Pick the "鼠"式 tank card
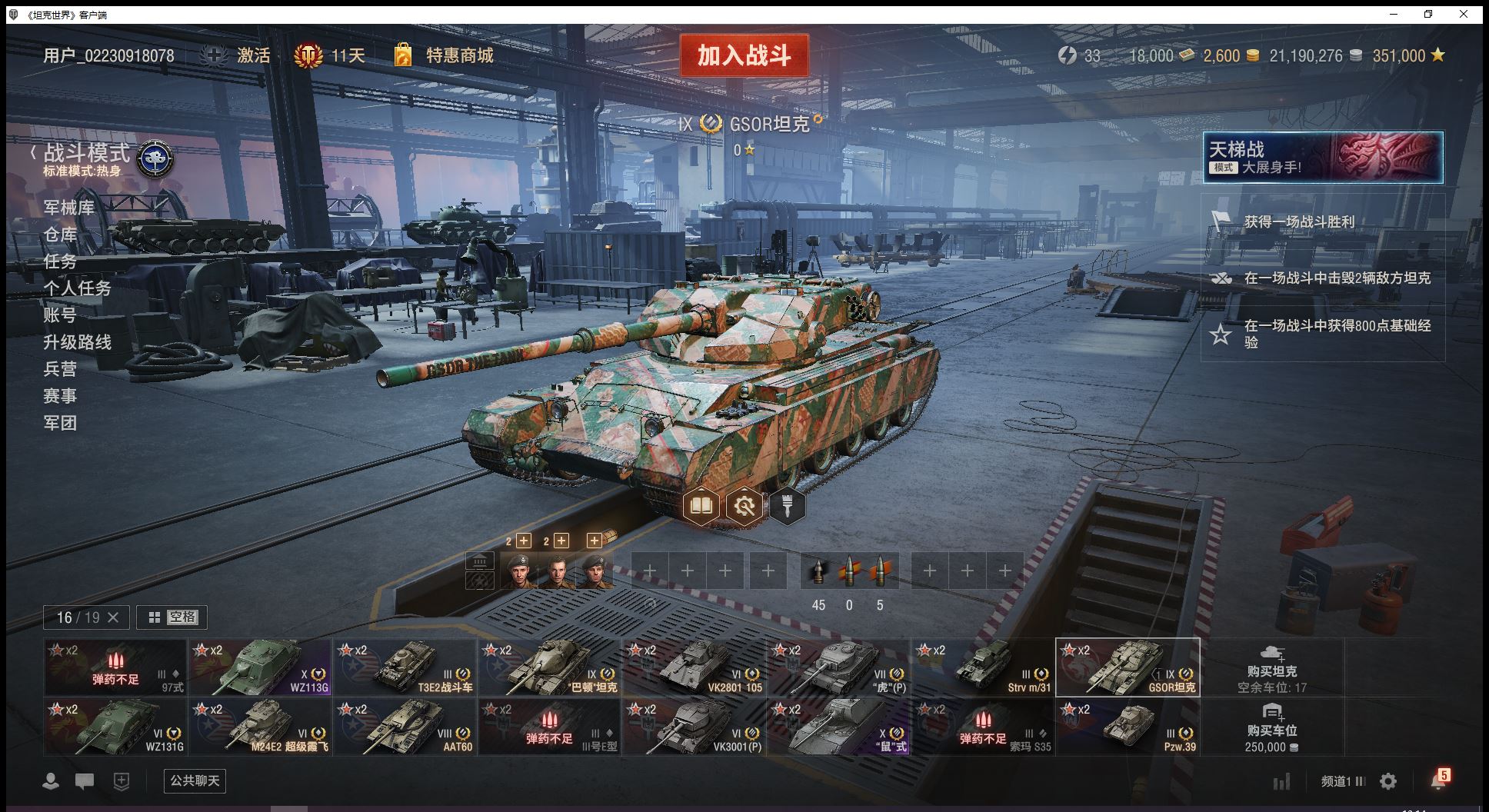The height and width of the screenshot is (812, 1489). (838, 726)
